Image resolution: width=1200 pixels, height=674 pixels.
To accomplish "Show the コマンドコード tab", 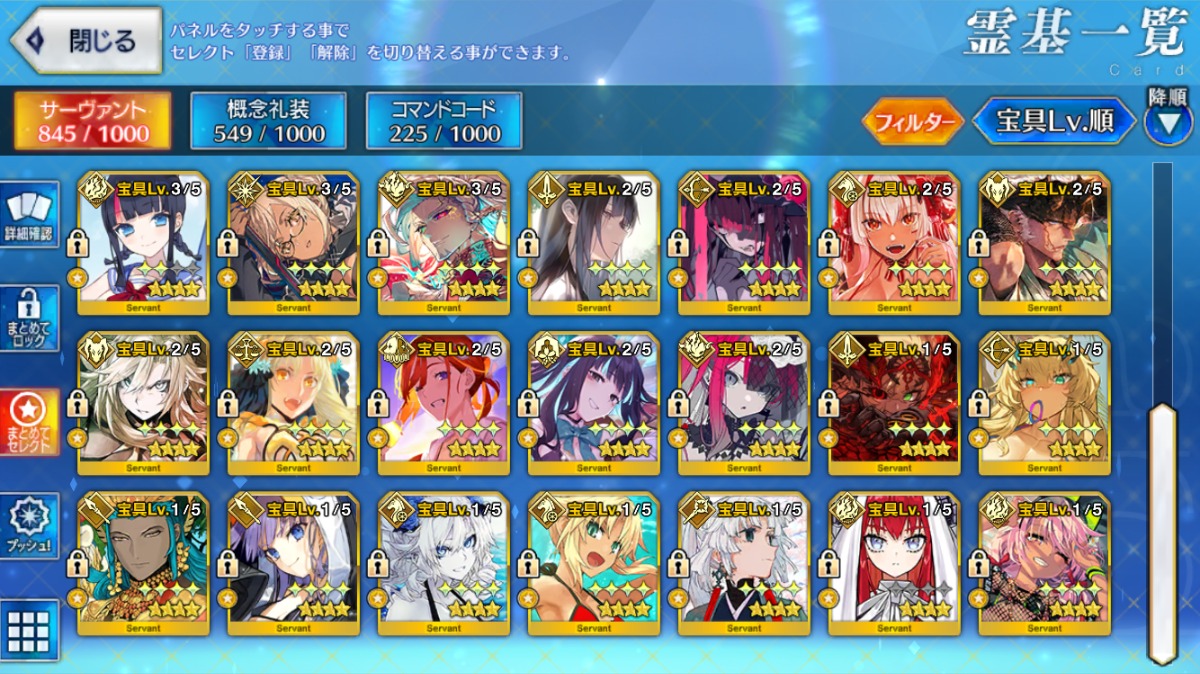I will point(444,121).
